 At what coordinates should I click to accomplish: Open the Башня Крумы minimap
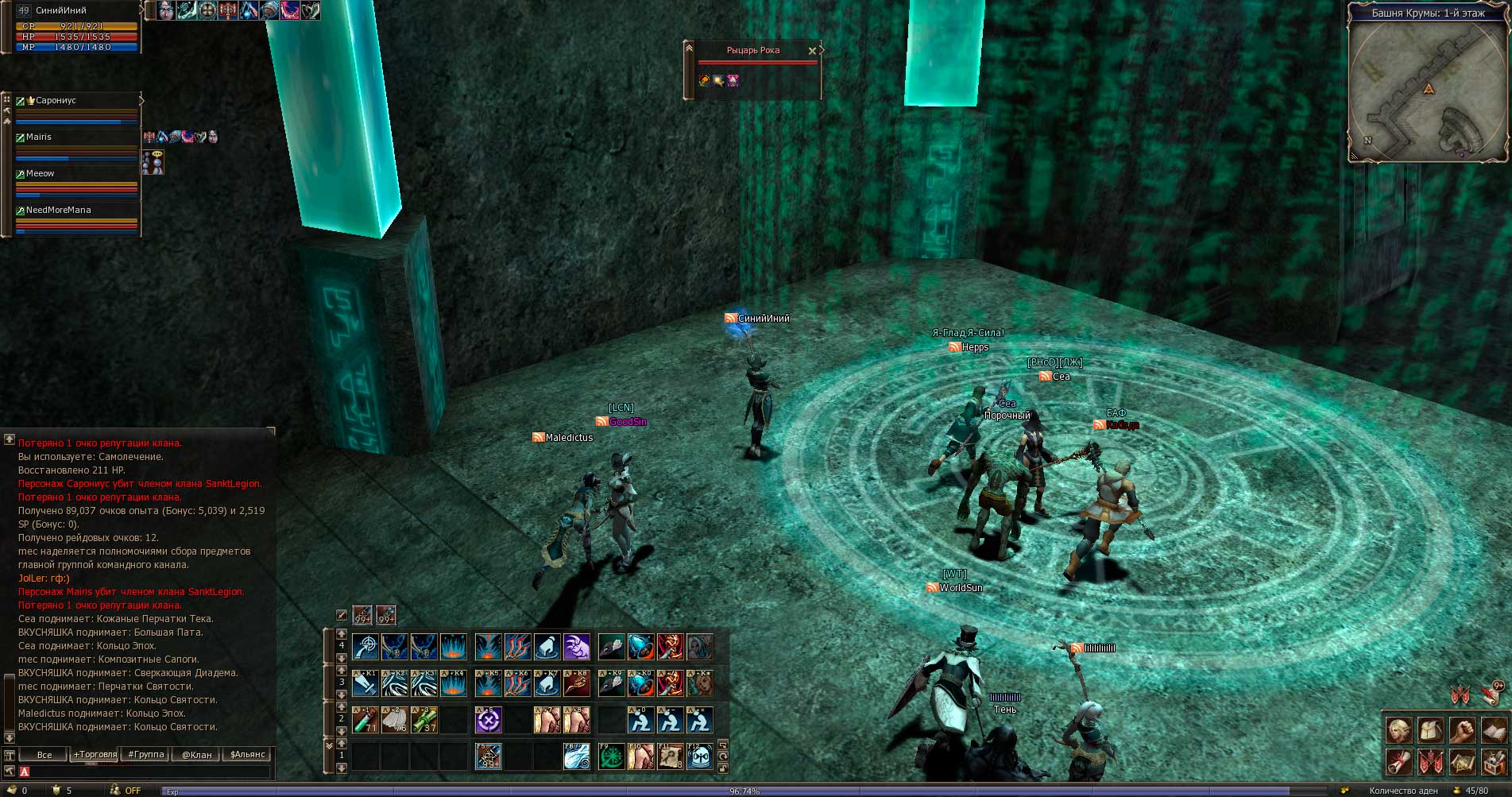click(x=1428, y=89)
